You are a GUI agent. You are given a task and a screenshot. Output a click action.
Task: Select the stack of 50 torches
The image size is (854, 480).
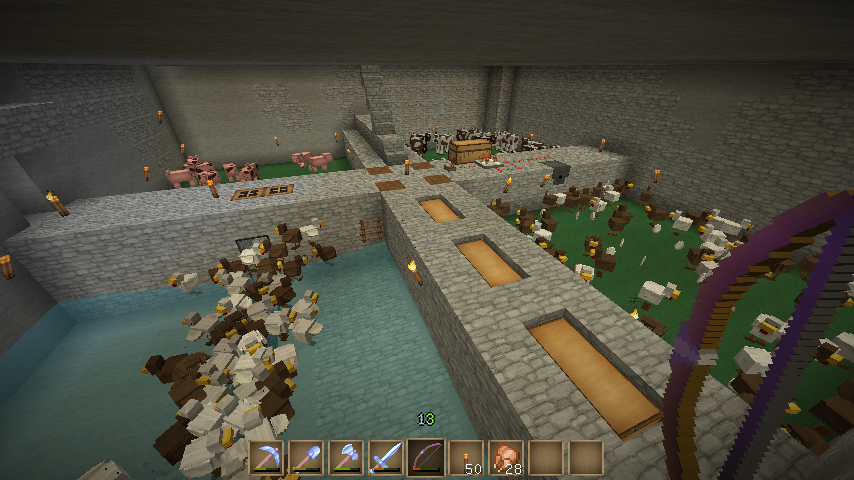point(466,458)
